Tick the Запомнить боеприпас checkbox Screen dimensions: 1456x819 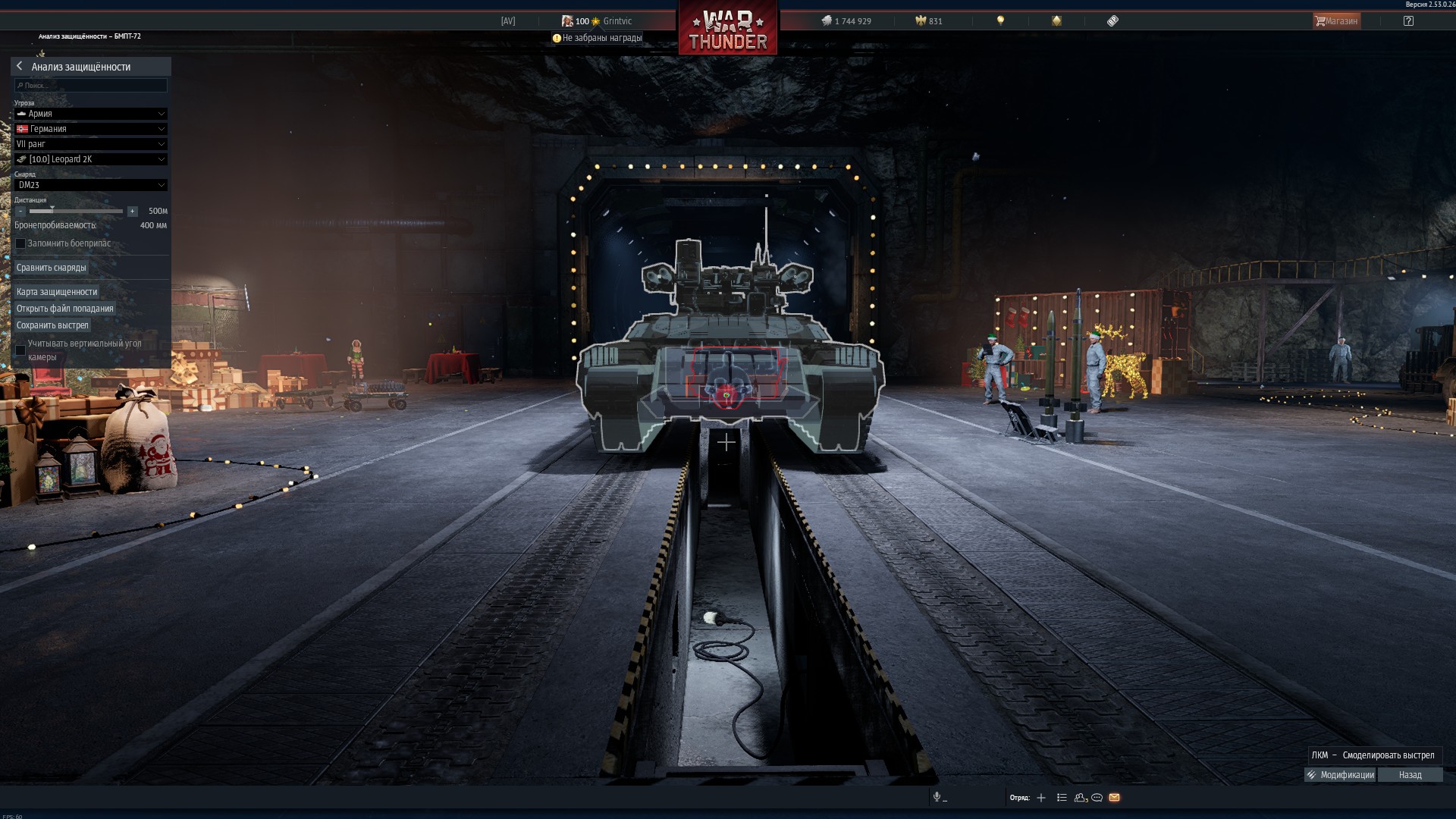coord(20,243)
